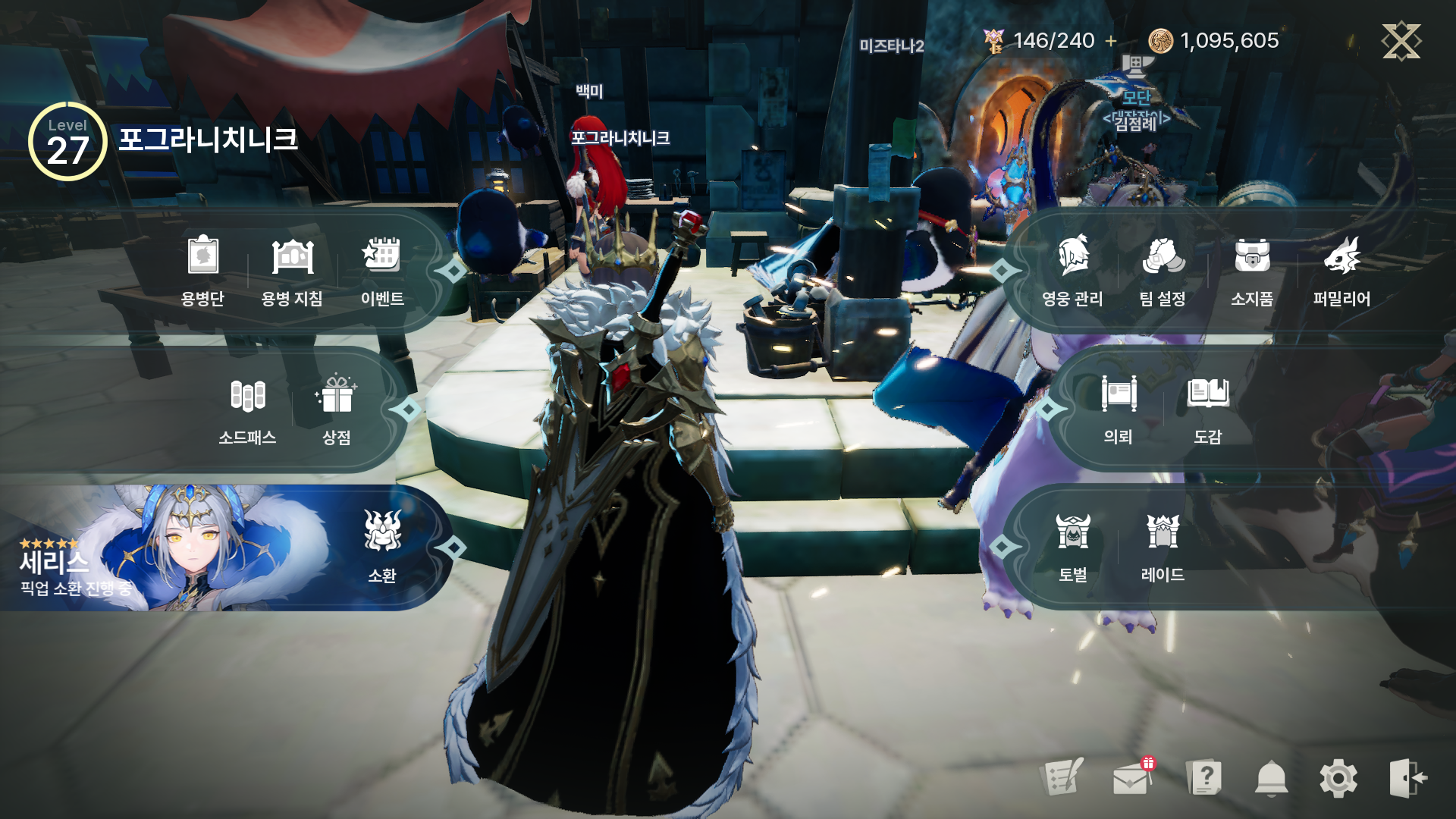Open the 소지품 inventory backpack
Screen dimensions: 1456x819
tap(1252, 269)
